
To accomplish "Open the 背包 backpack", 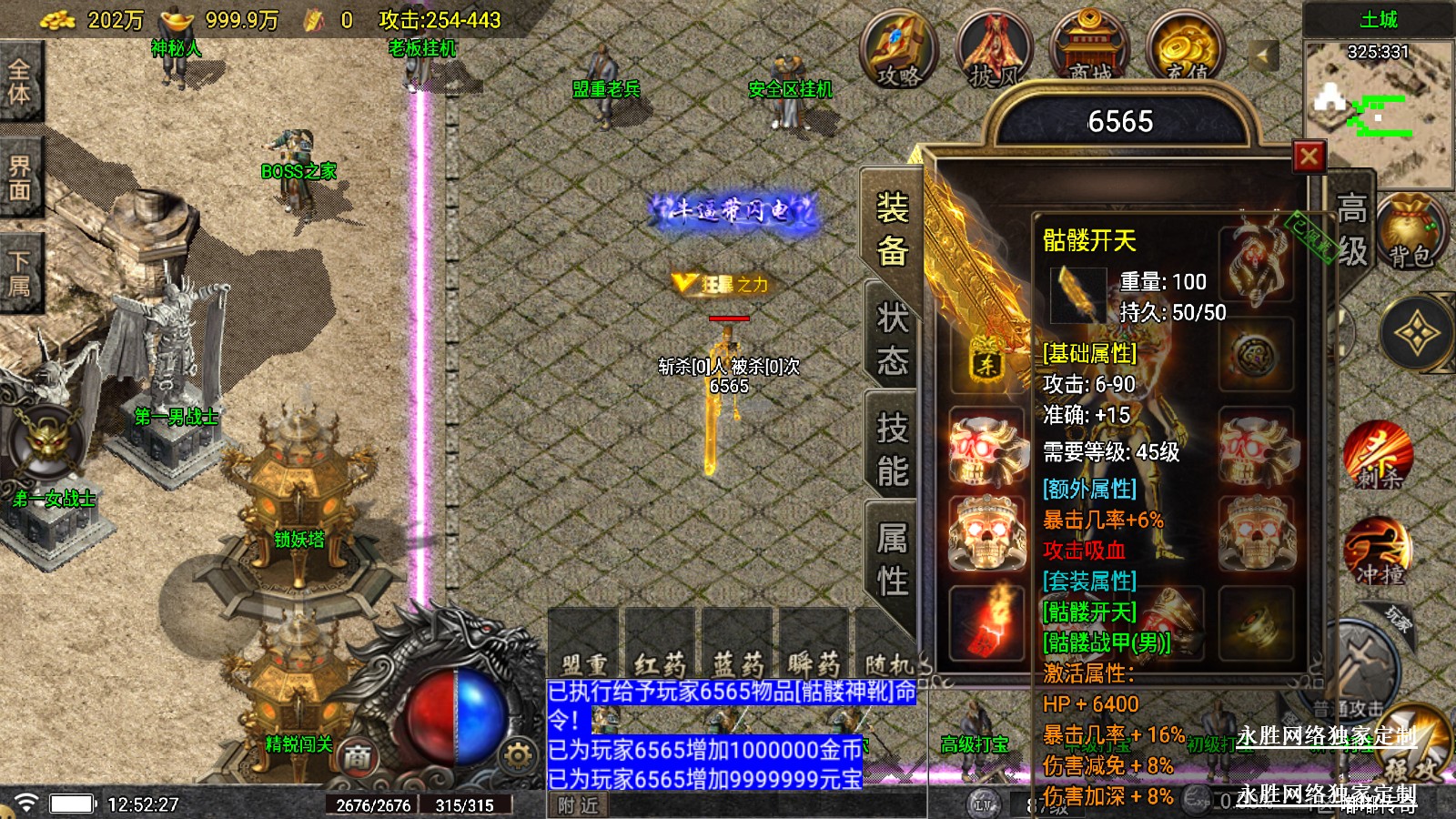I will click(1410, 234).
